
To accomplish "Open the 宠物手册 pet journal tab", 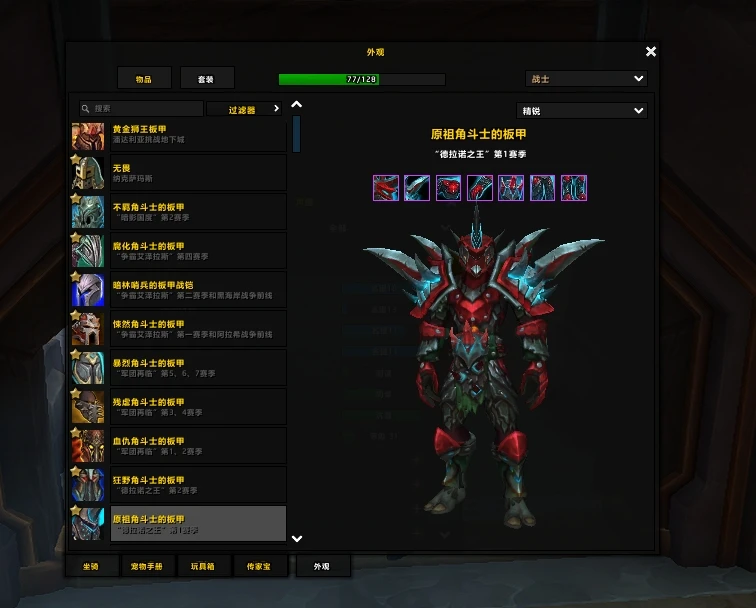I will (146, 566).
